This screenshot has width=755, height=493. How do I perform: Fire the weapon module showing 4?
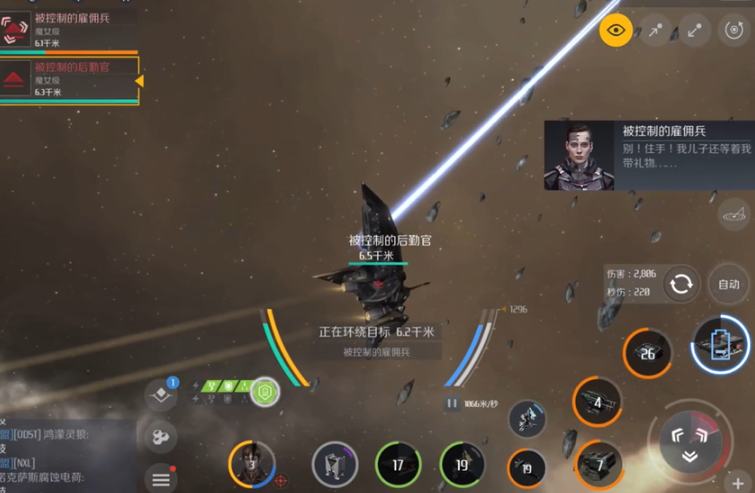[x=597, y=402]
